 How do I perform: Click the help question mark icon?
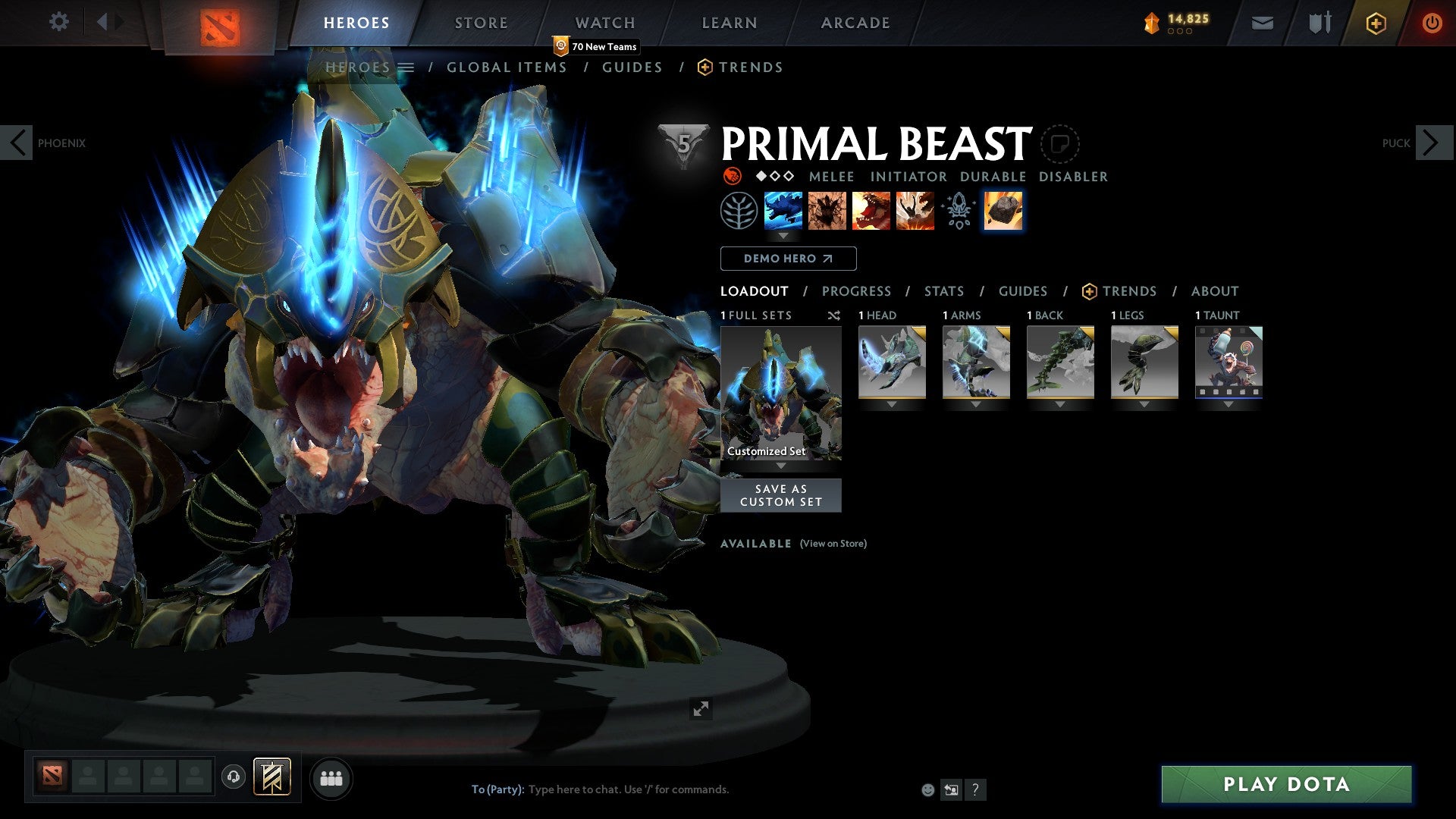point(975,789)
